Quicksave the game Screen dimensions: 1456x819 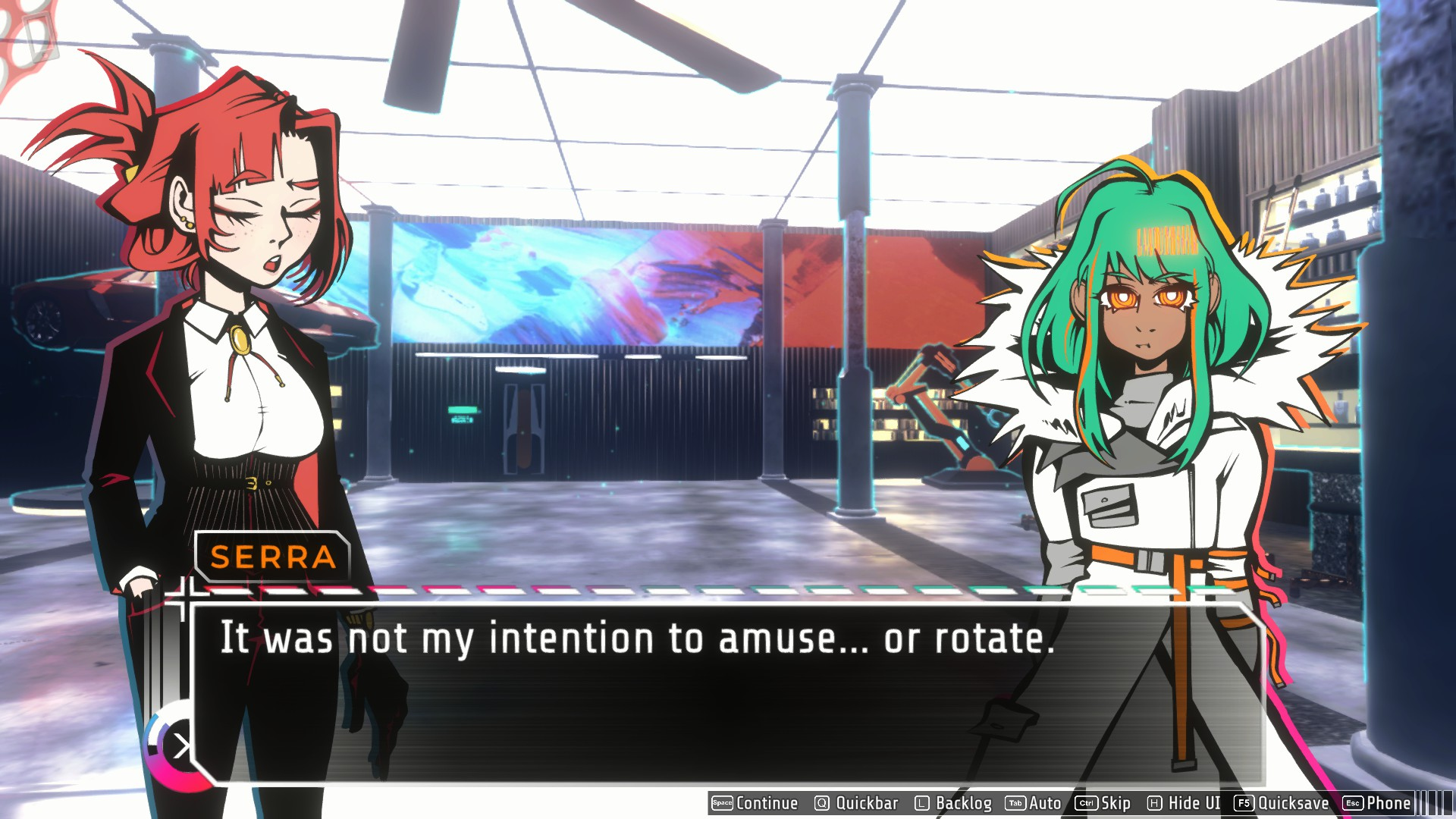(1282, 803)
